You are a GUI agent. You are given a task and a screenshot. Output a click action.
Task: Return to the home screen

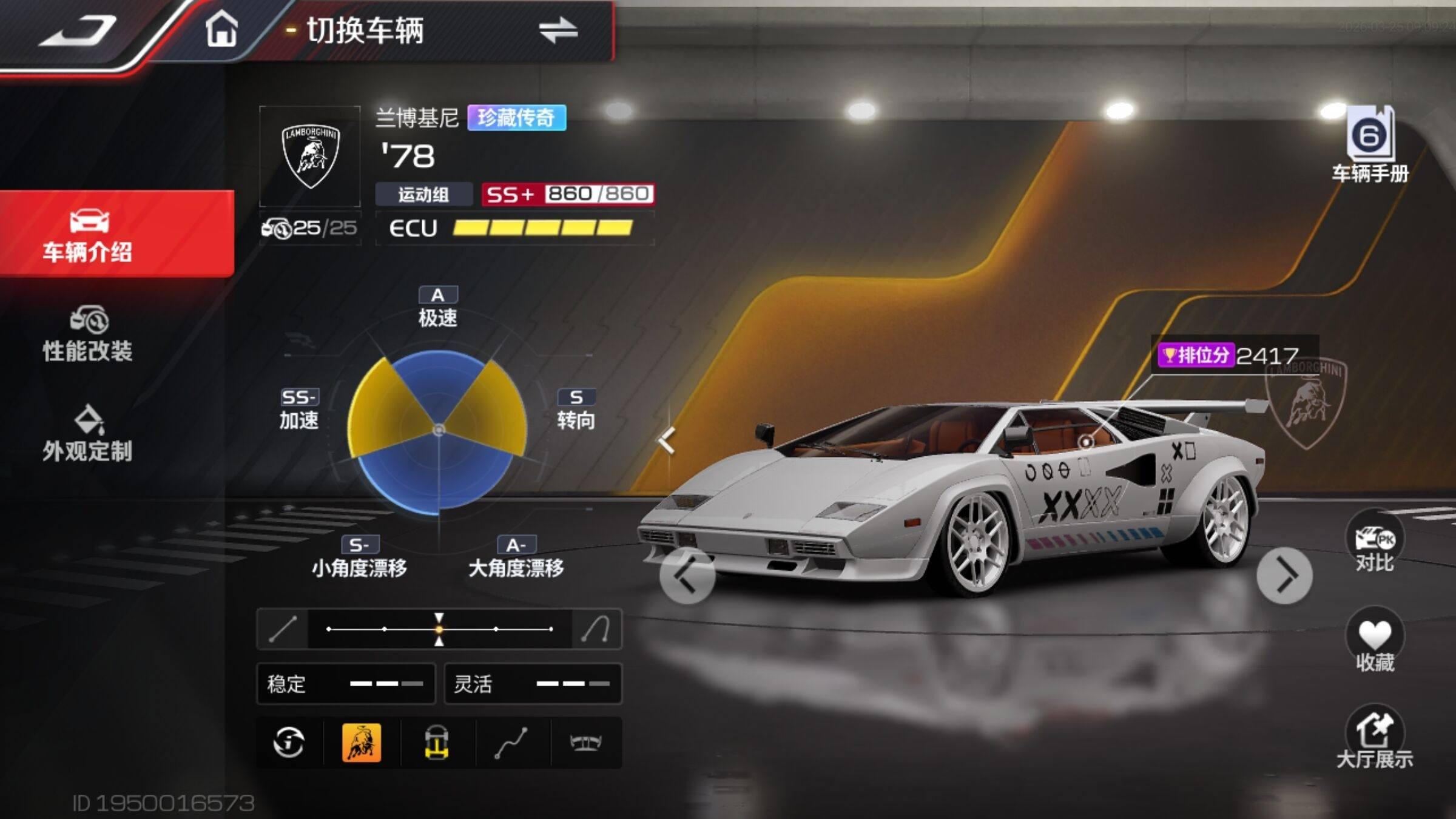pyautogui.click(x=221, y=29)
